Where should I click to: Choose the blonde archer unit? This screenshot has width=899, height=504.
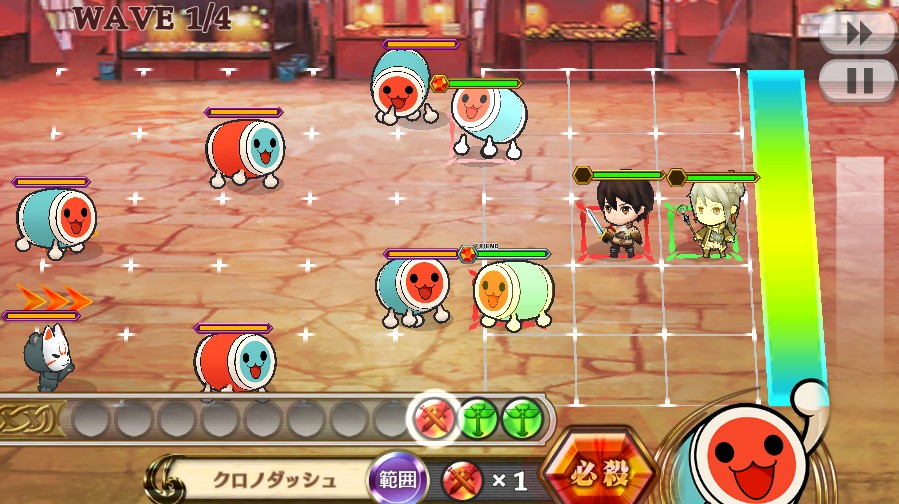[x=709, y=222]
